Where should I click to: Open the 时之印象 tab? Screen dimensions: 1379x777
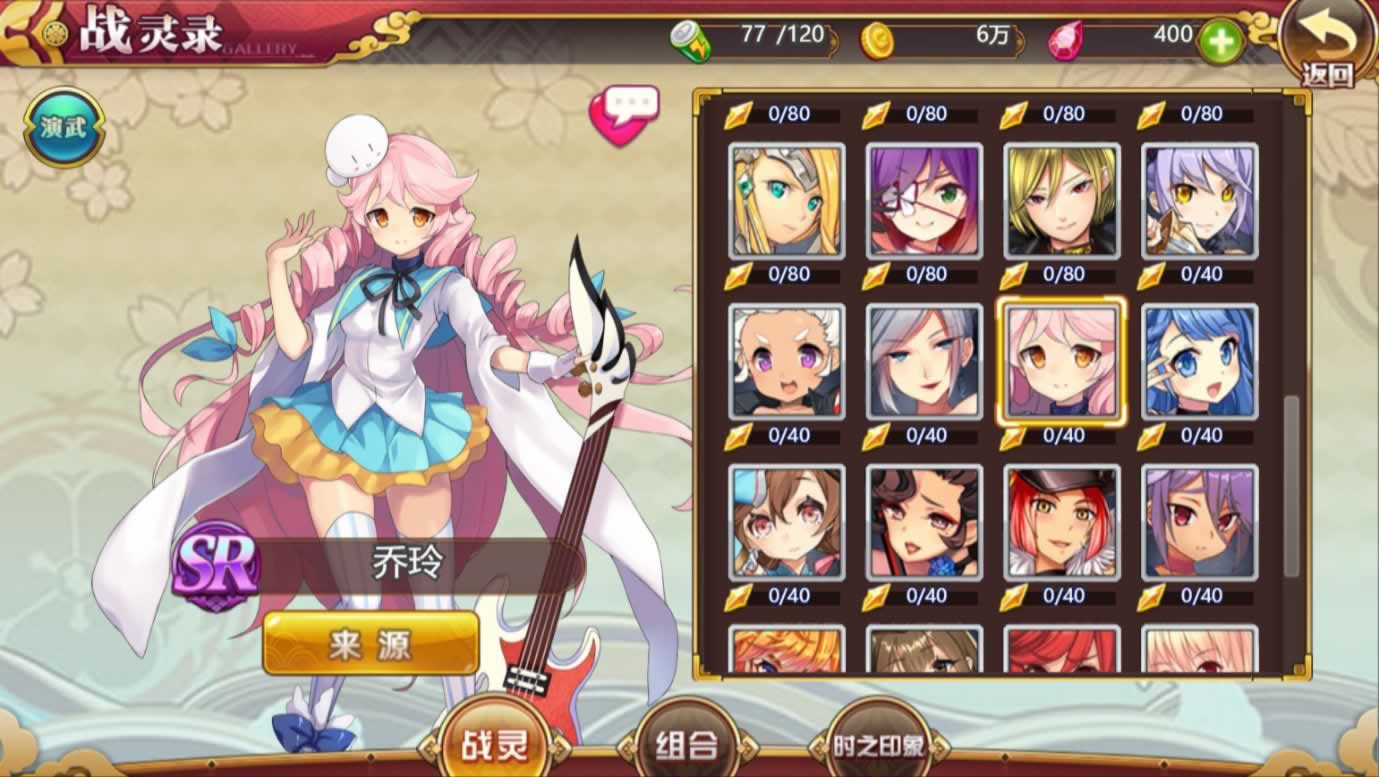[x=879, y=745]
